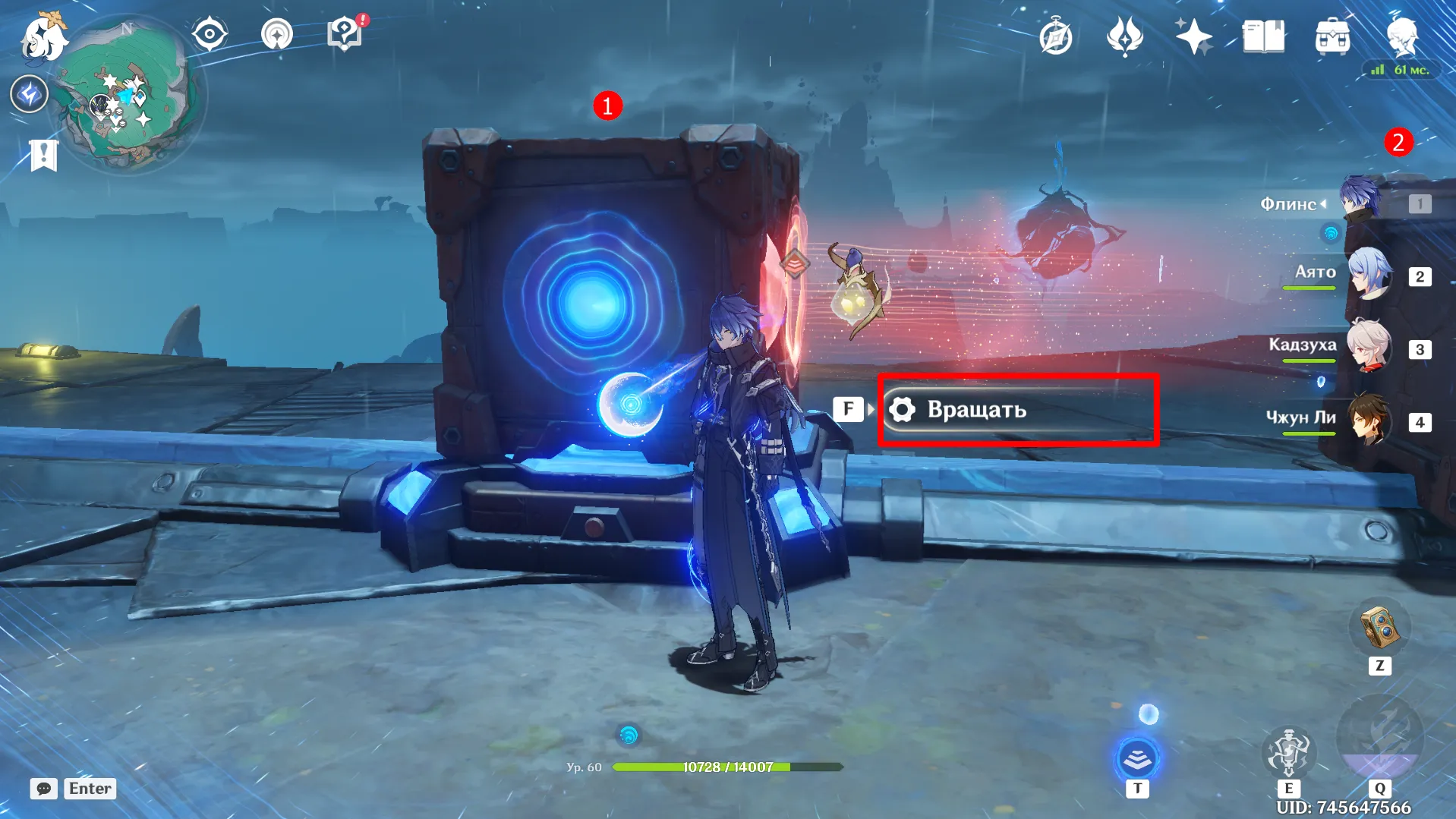The image size is (1456, 819).
Task: Open the four-pointed star wish icon
Action: click(x=1193, y=36)
